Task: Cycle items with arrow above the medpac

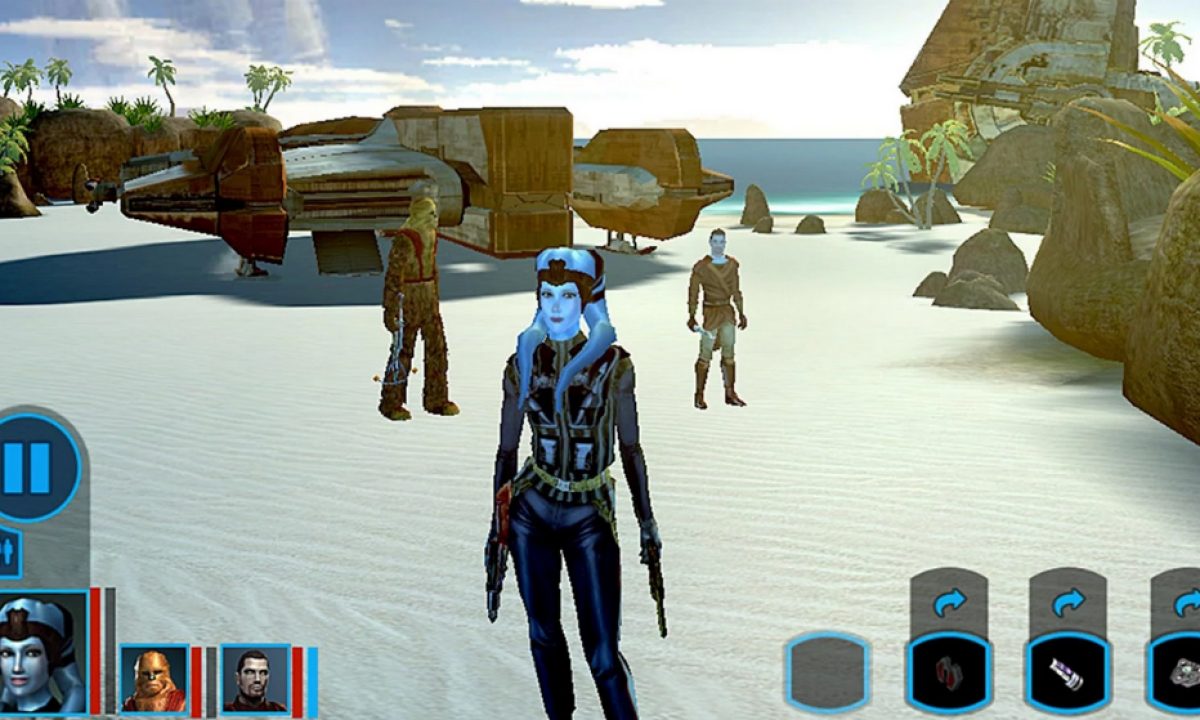Action: click(x=1068, y=603)
